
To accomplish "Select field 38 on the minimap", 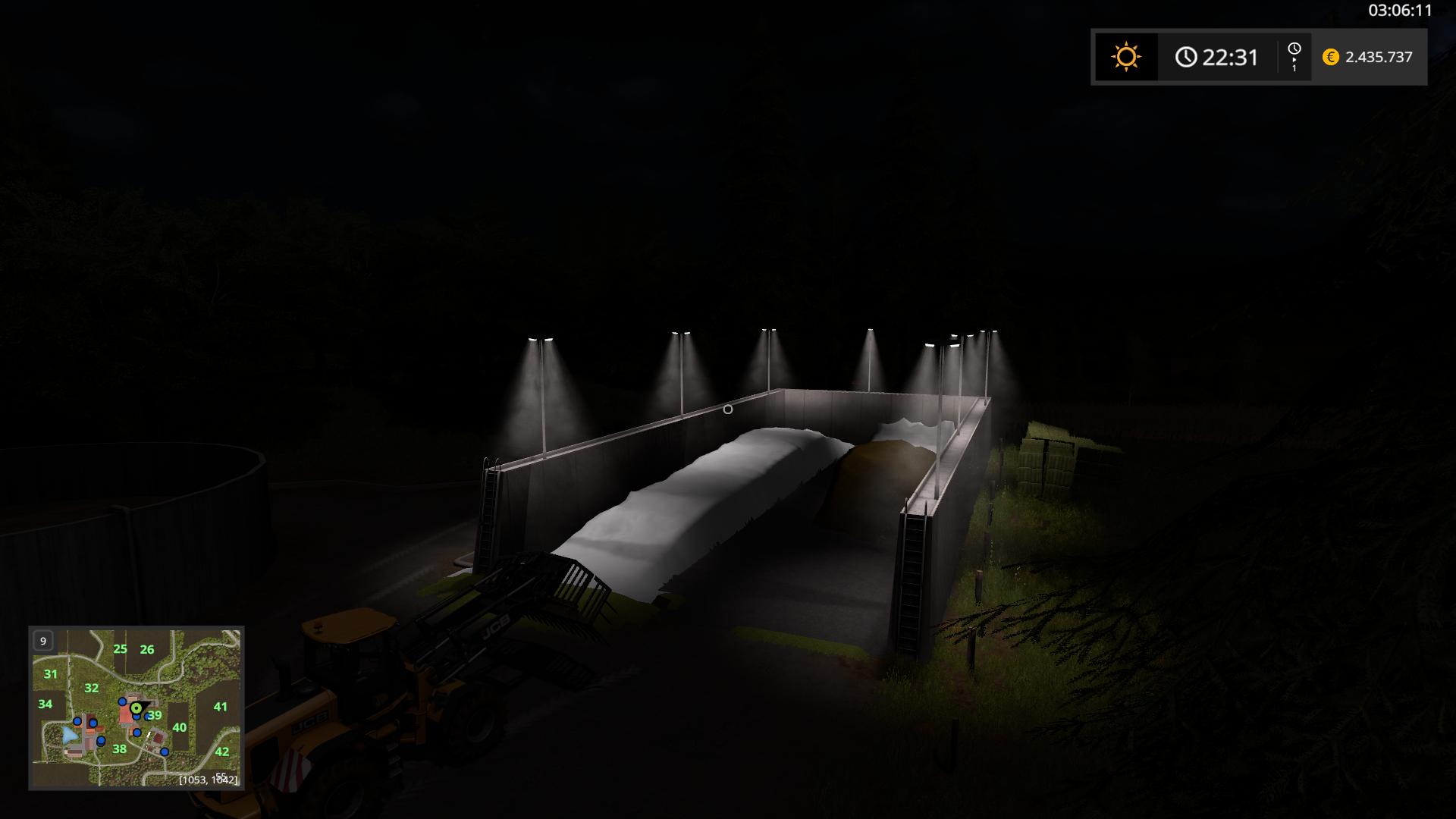I will coord(119,749).
